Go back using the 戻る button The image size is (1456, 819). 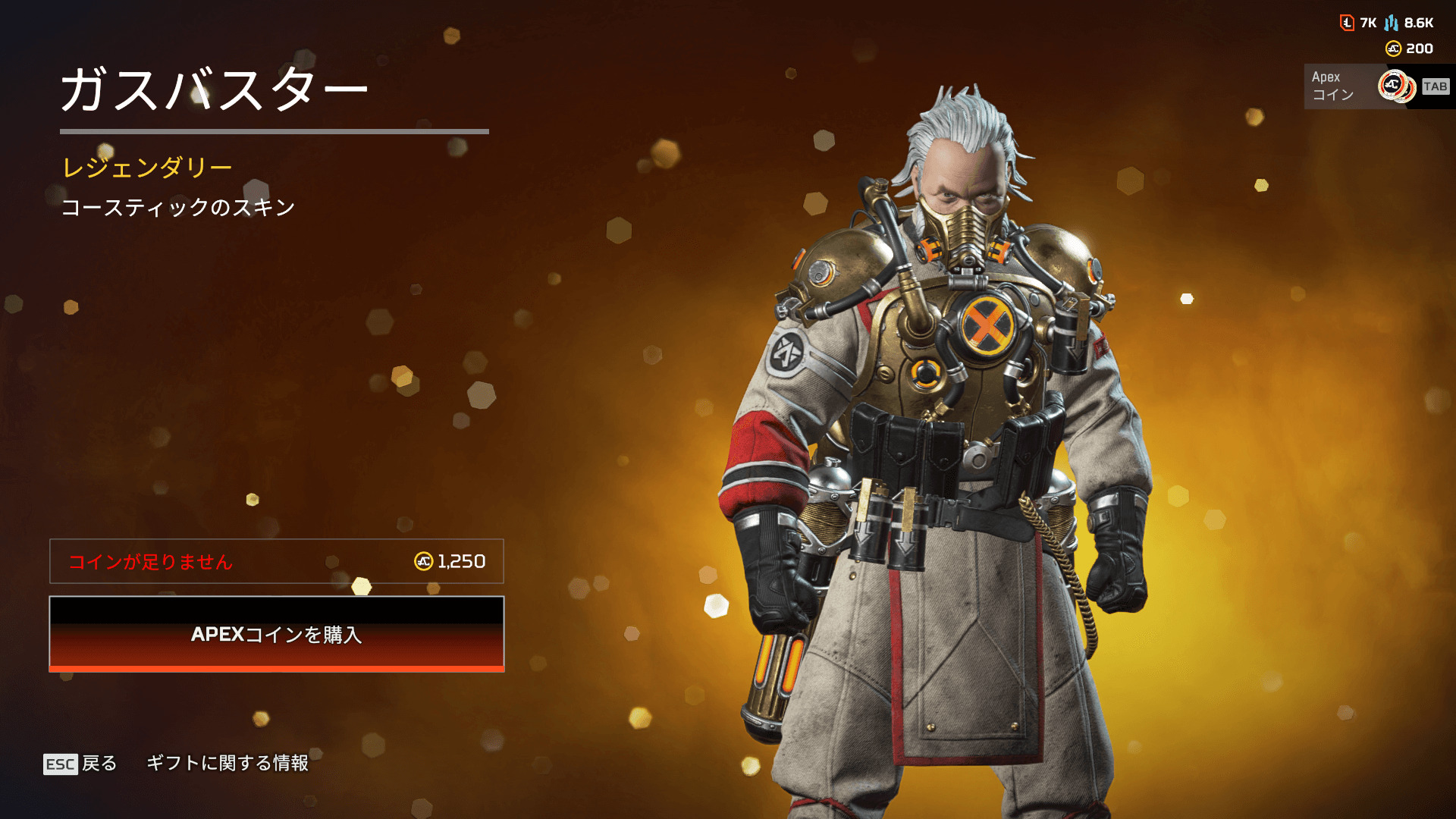81,763
